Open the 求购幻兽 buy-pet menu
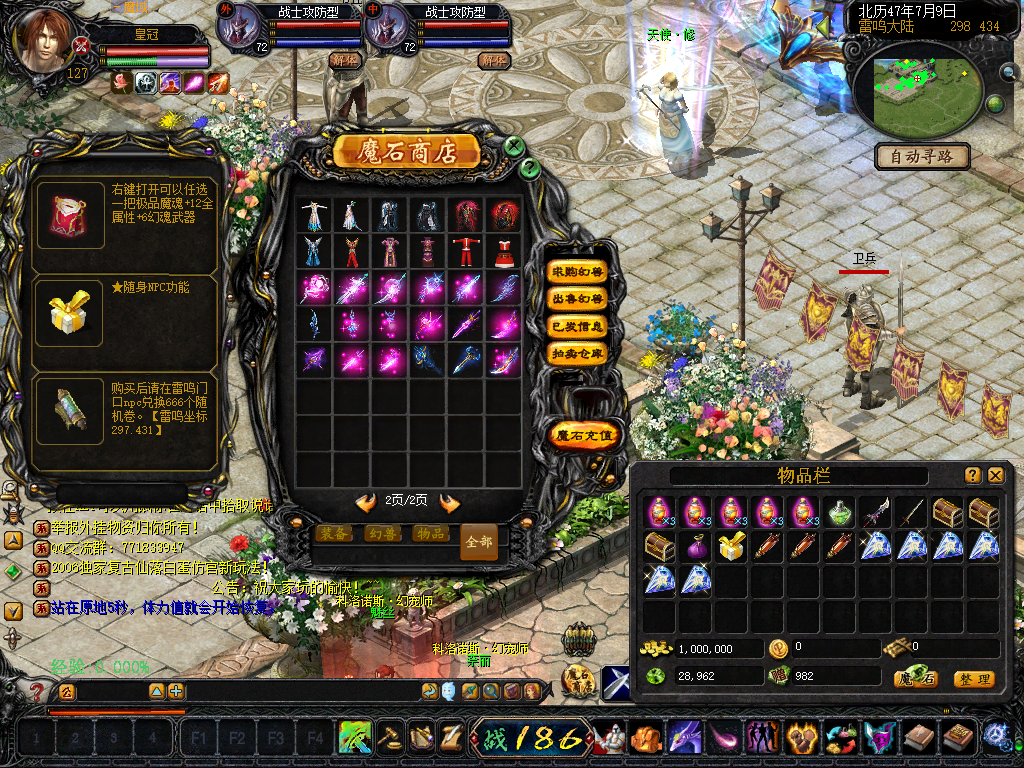Image resolution: width=1024 pixels, height=768 pixels. tap(578, 272)
